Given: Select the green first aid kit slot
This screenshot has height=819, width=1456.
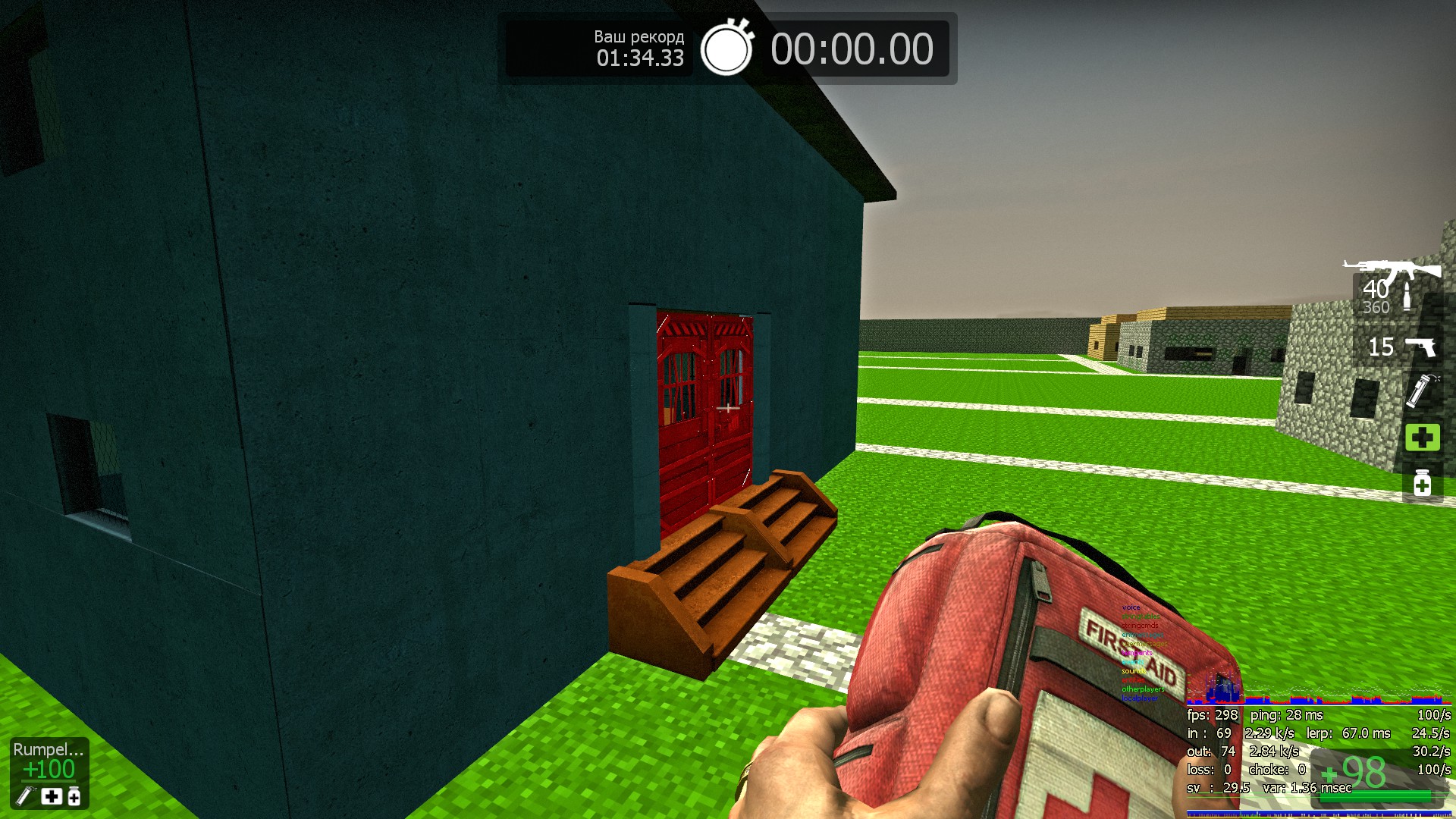Looking at the screenshot, I should 1422,438.
